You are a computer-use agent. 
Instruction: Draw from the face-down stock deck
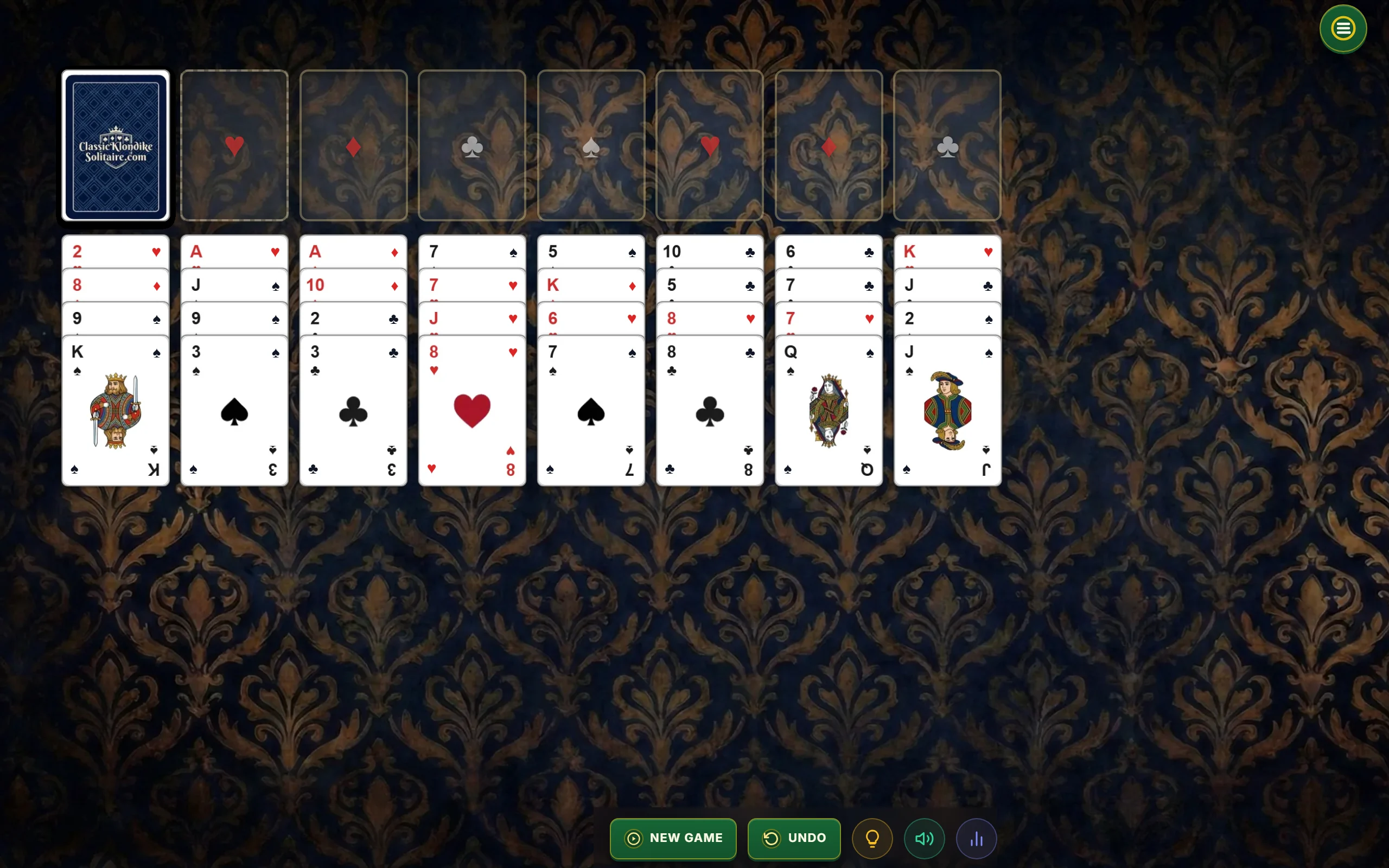[x=116, y=146]
